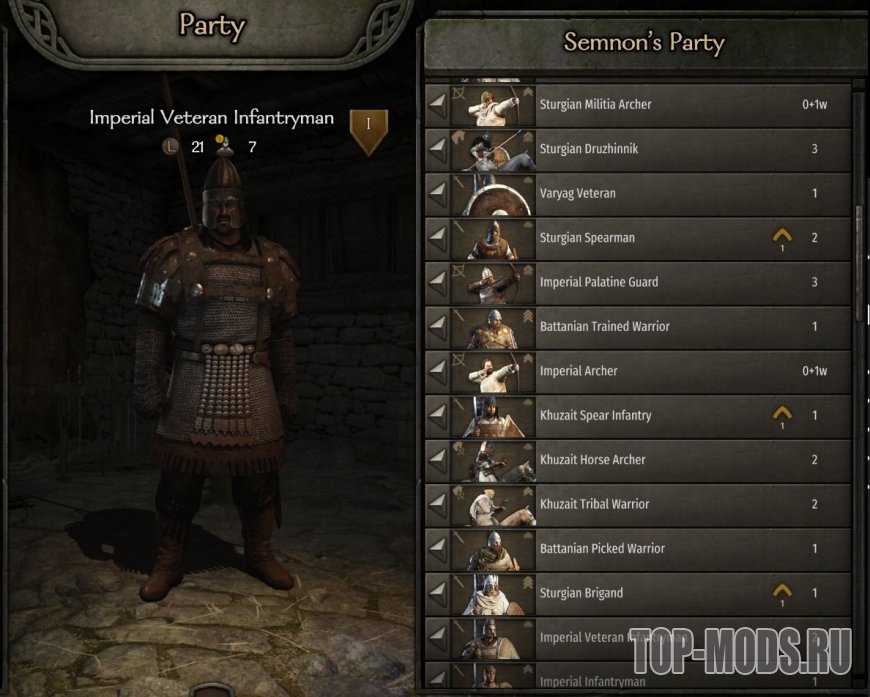
Task: Click the tier I shield badge
Action: tap(368, 129)
